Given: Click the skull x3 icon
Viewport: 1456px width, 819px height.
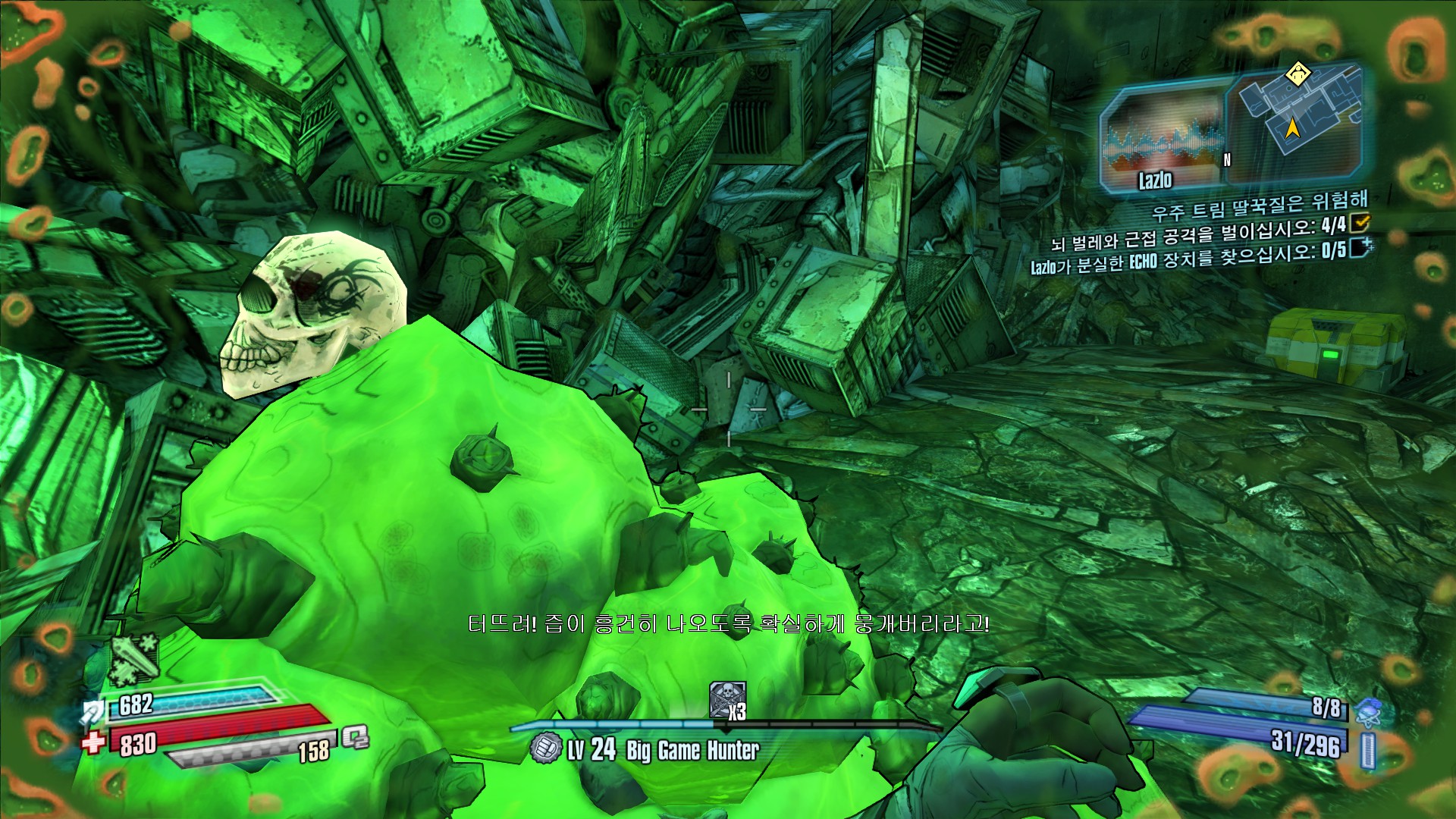Looking at the screenshot, I should point(726,700).
